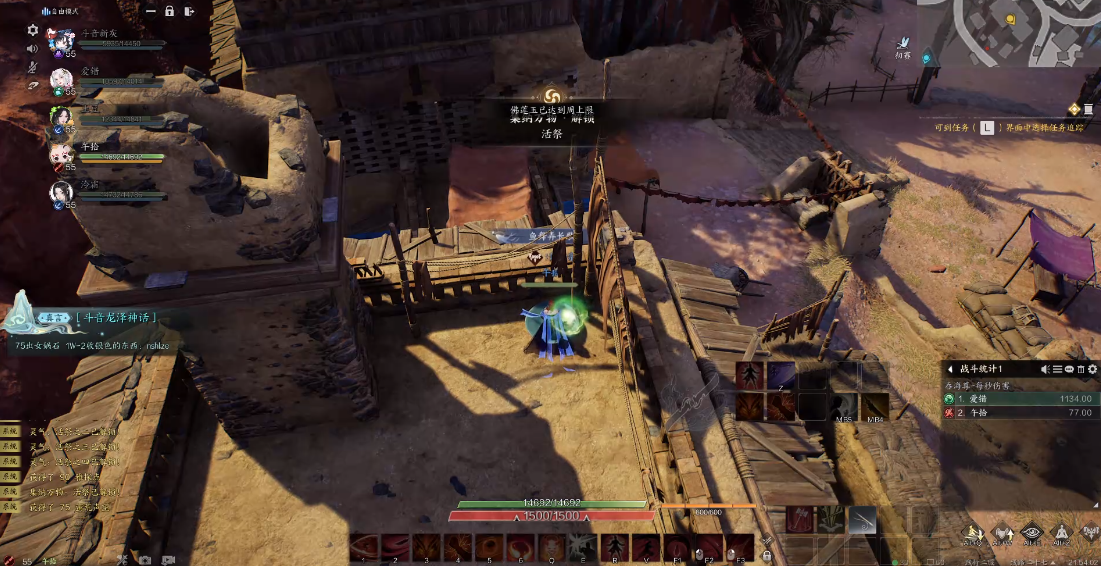Toggle the party voice speaker icon

(x=32, y=48)
